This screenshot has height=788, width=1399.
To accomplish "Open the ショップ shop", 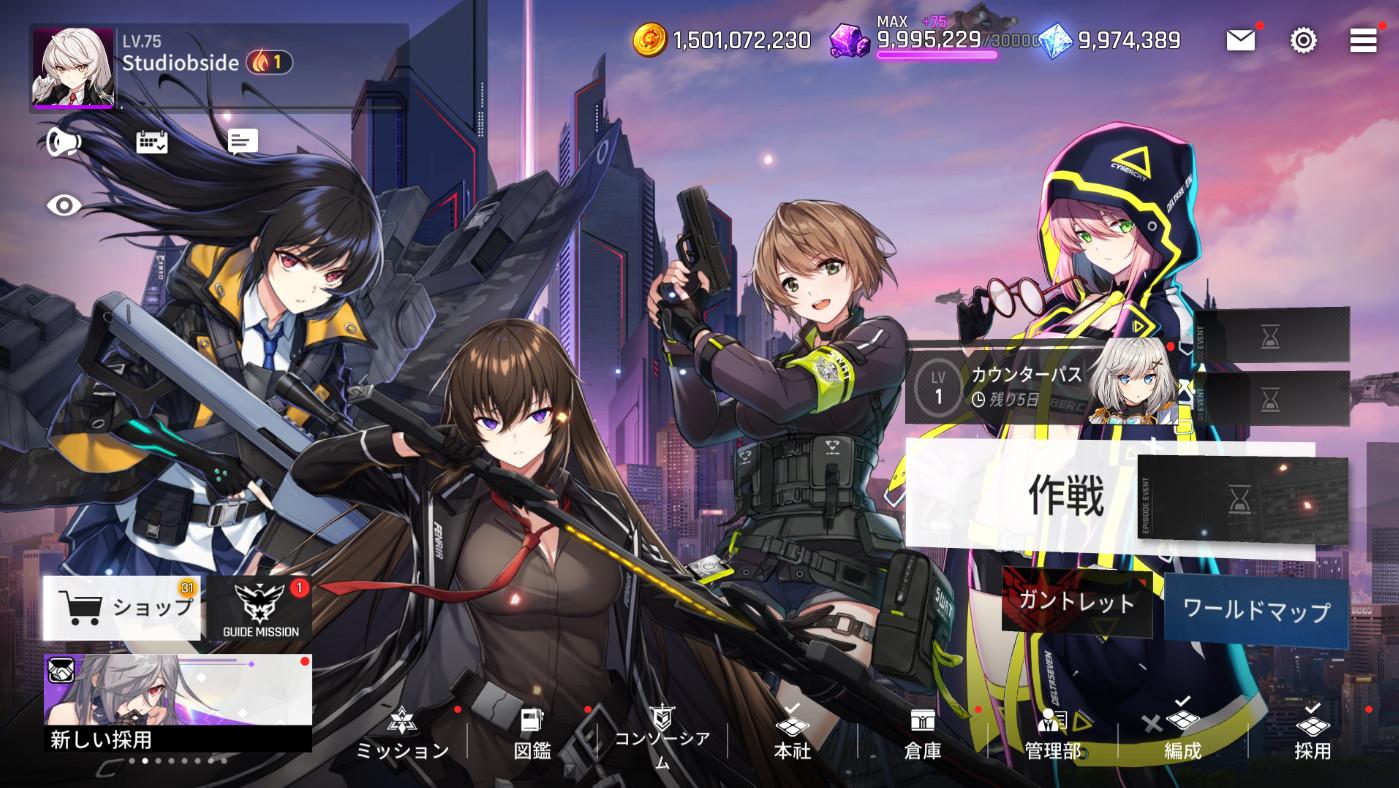I will 122,606.
